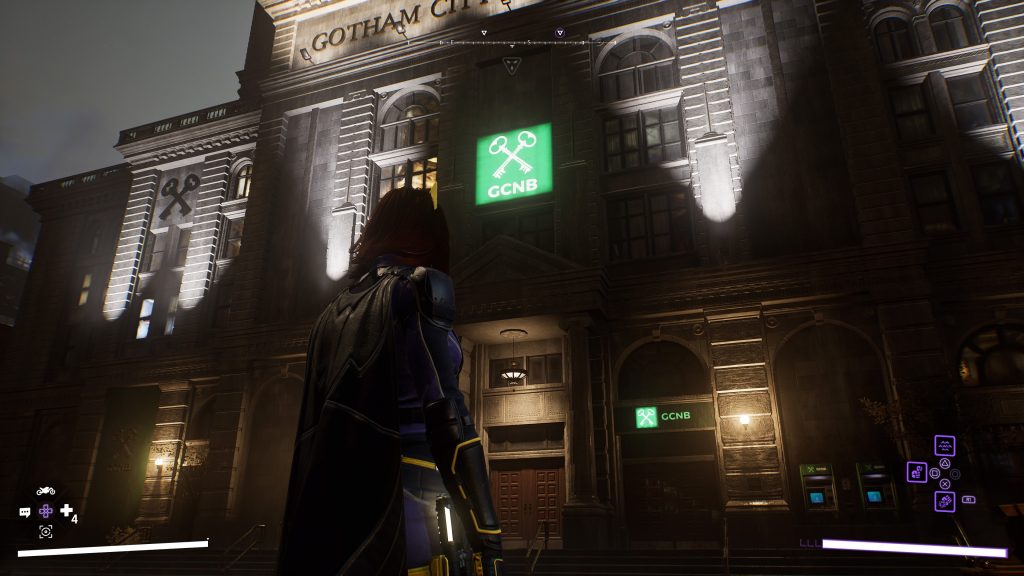Click the circled triangle marker on the compass
Screen dimensions: 1024x576
(x=559, y=33)
